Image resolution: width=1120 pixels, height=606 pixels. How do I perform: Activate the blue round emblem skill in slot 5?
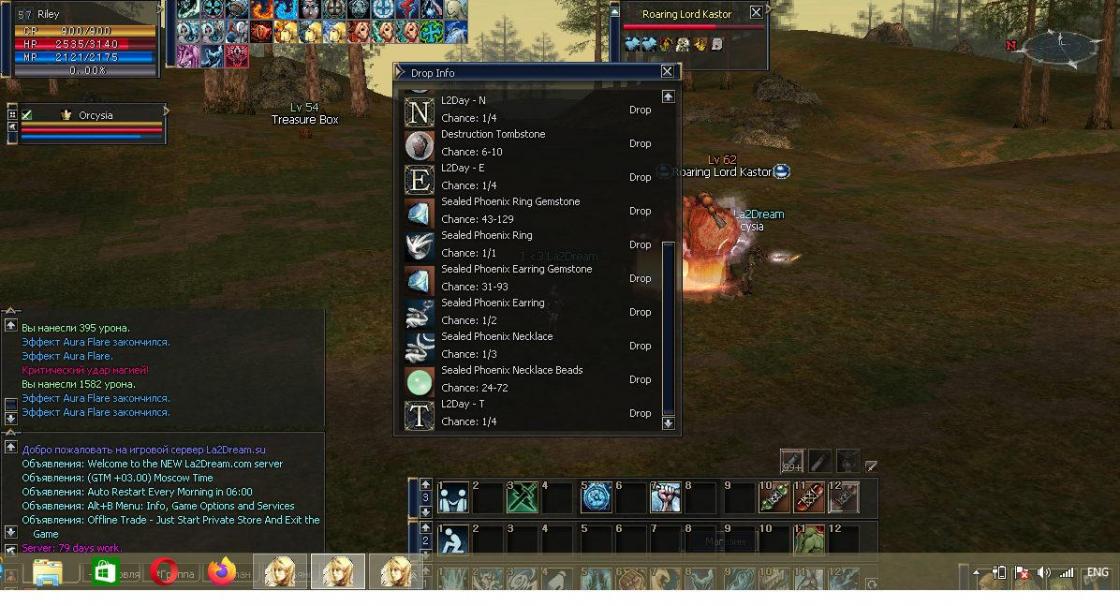596,498
